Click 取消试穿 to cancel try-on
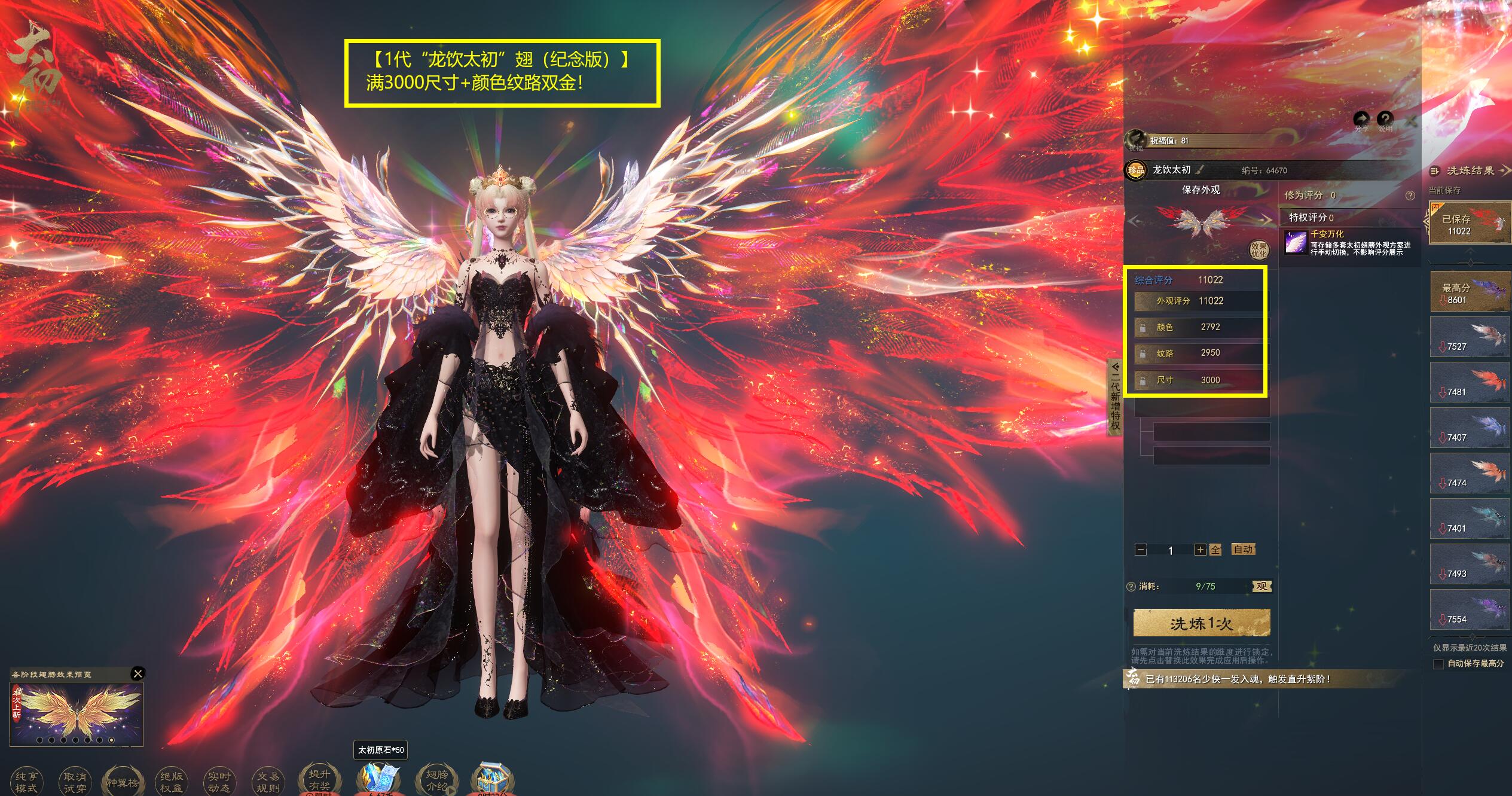The image size is (1512, 796). (75, 782)
